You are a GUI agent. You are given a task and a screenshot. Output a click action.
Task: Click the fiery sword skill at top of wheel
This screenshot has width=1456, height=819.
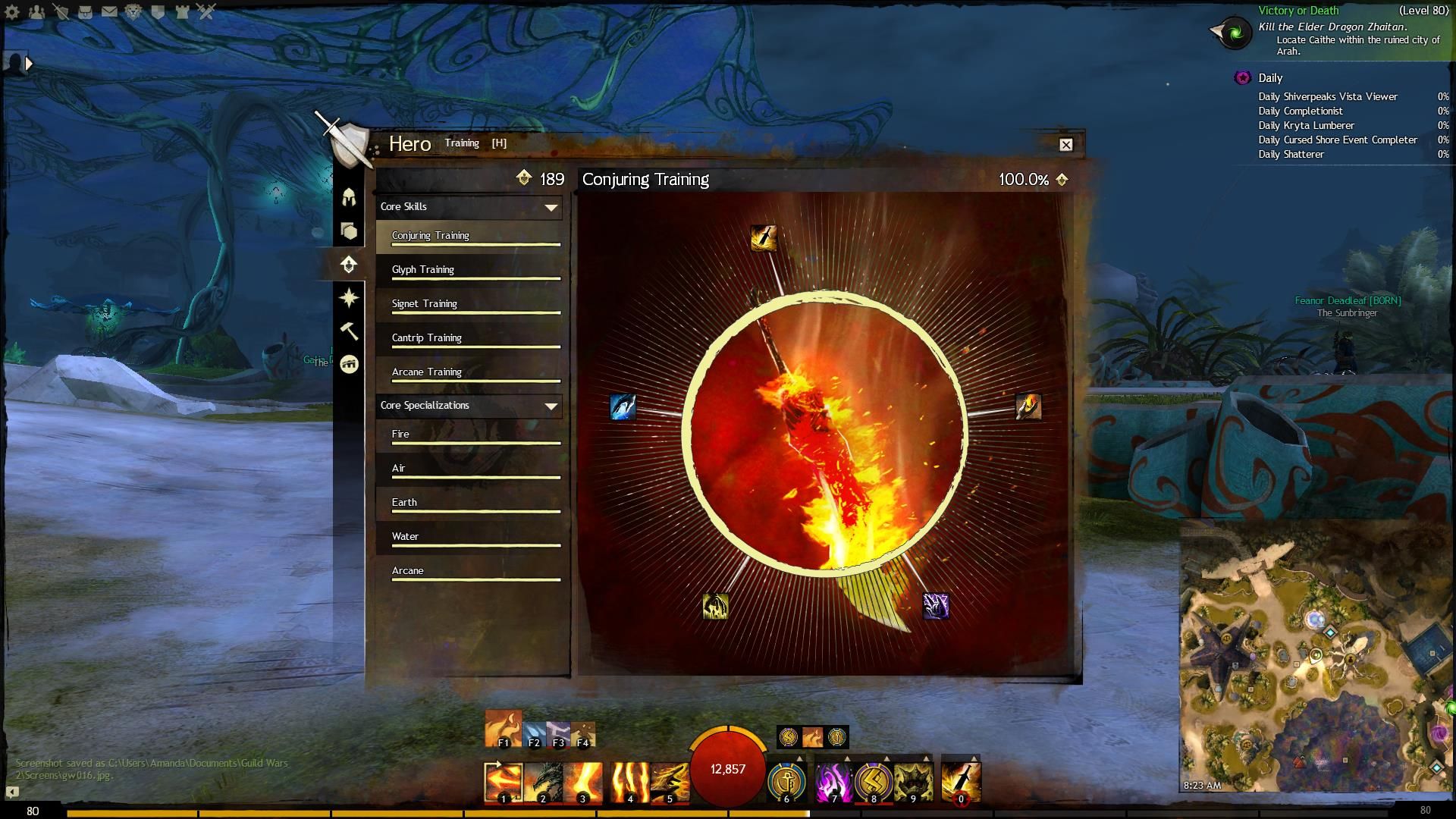pos(763,238)
